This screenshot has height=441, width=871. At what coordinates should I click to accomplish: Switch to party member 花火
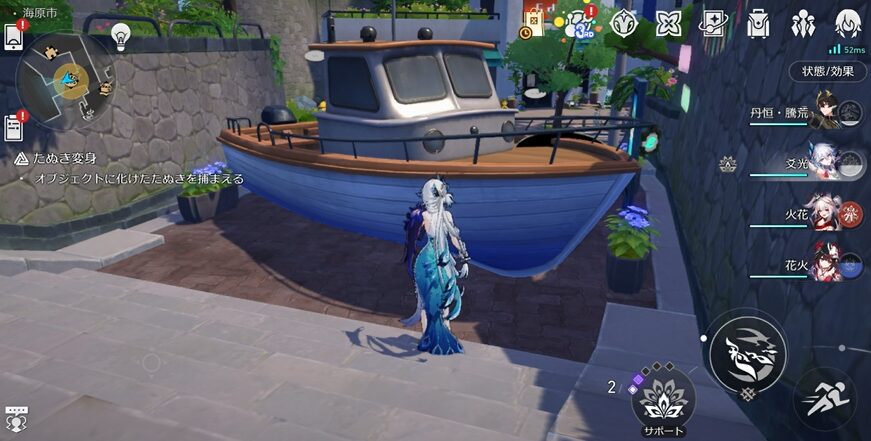[826, 264]
